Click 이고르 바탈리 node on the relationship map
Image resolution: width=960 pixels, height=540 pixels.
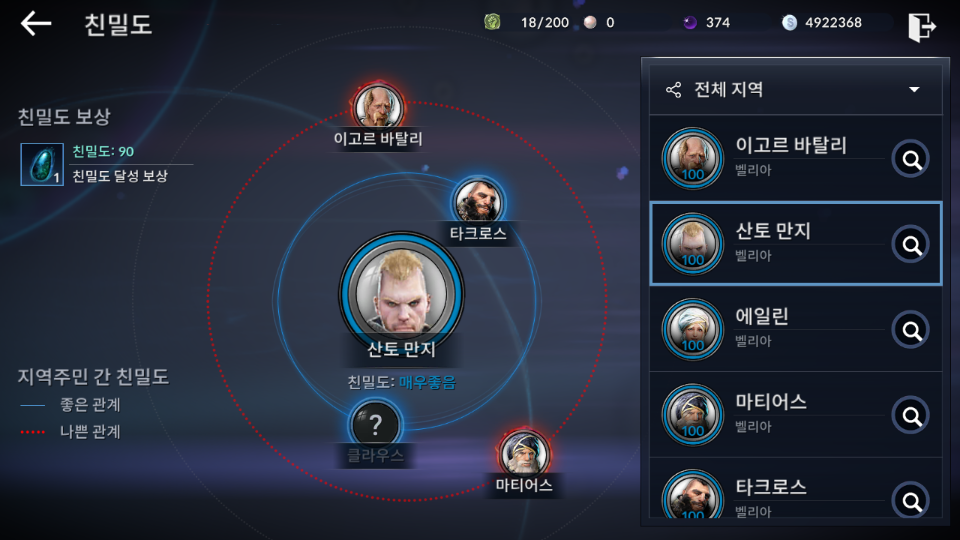(378, 105)
